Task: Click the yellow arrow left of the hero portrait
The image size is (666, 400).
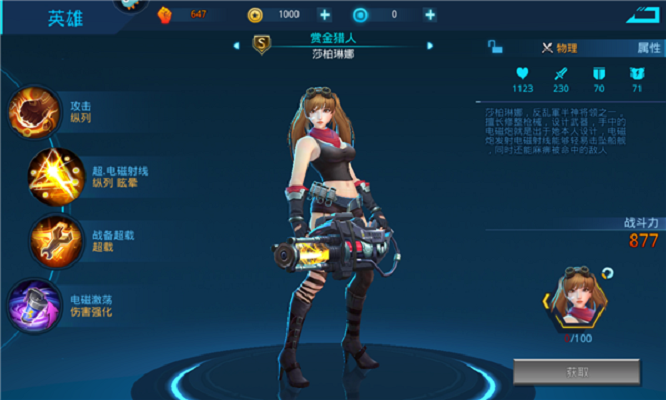Action: tap(546, 299)
